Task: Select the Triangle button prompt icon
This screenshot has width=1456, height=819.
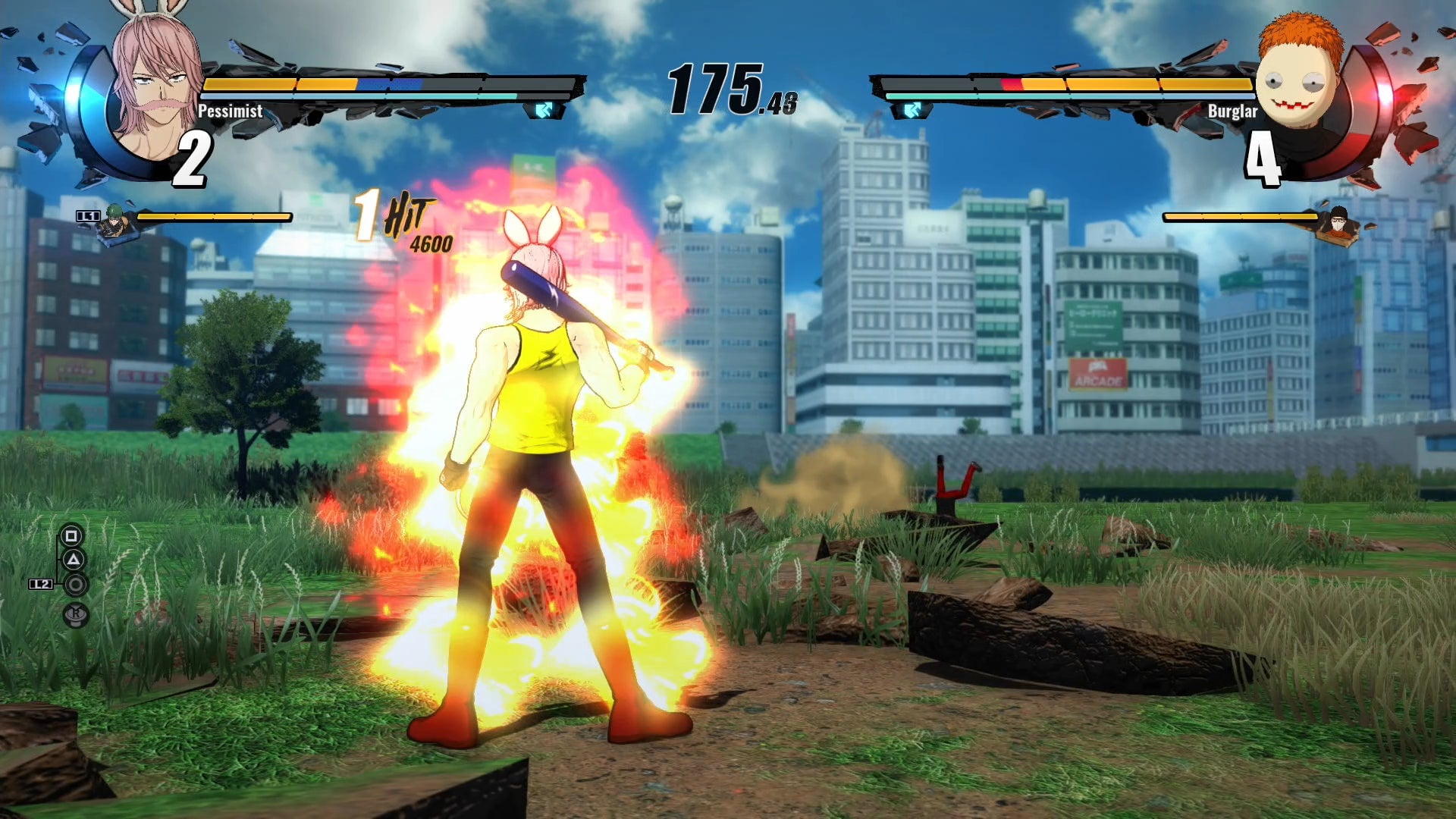Action: pos(74,559)
